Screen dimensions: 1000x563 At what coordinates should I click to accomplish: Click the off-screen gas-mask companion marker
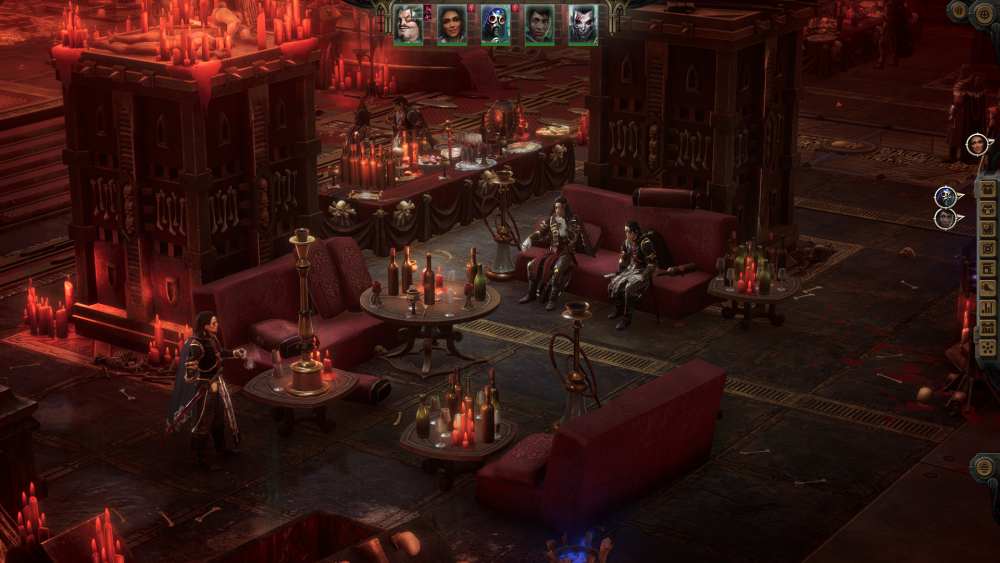[944, 196]
